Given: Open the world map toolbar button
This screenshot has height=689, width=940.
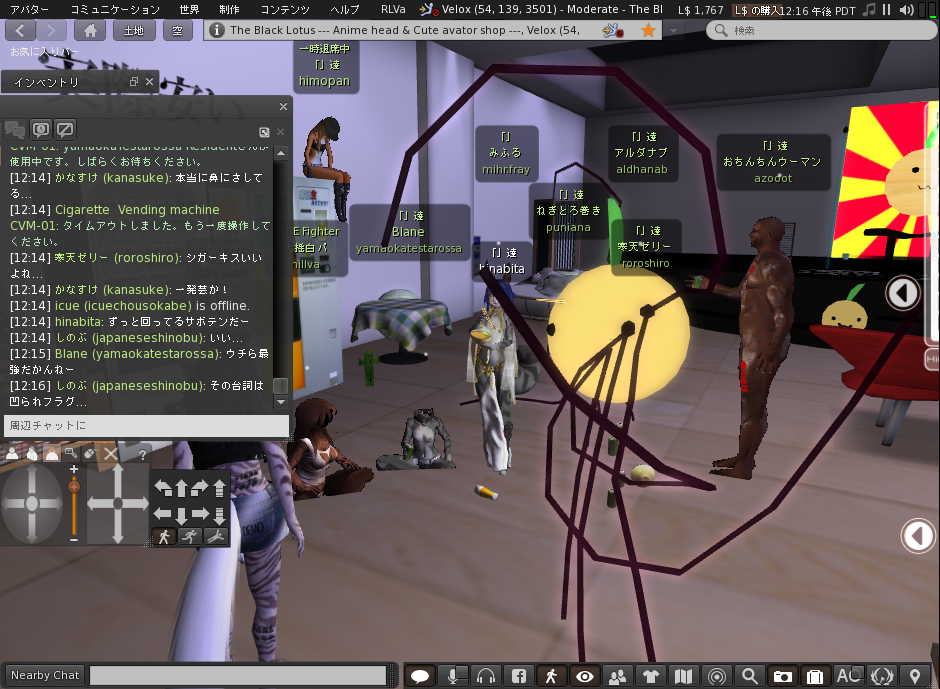Looking at the screenshot, I should 684,676.
